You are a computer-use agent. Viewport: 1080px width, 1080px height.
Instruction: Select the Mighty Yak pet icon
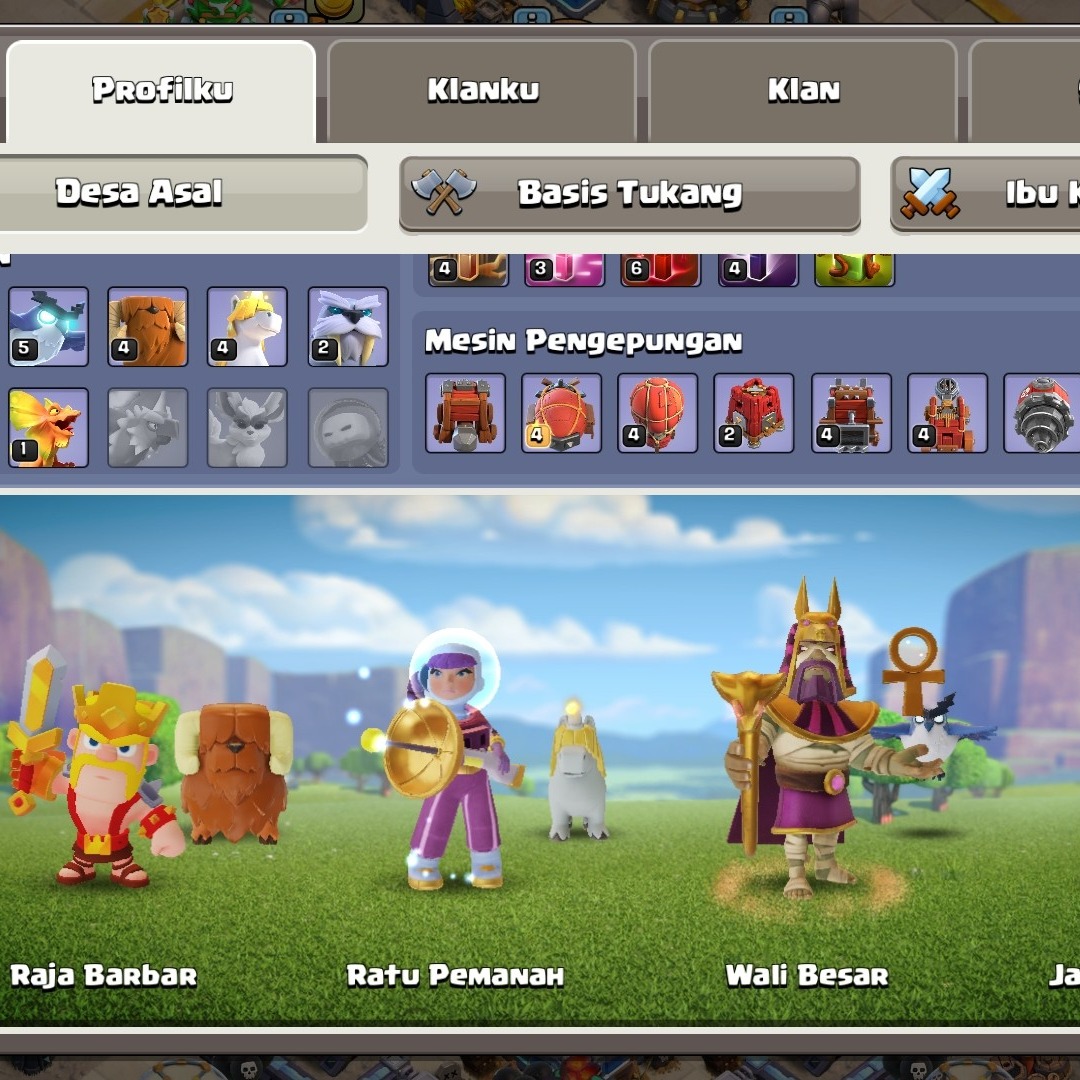point(148,327)
